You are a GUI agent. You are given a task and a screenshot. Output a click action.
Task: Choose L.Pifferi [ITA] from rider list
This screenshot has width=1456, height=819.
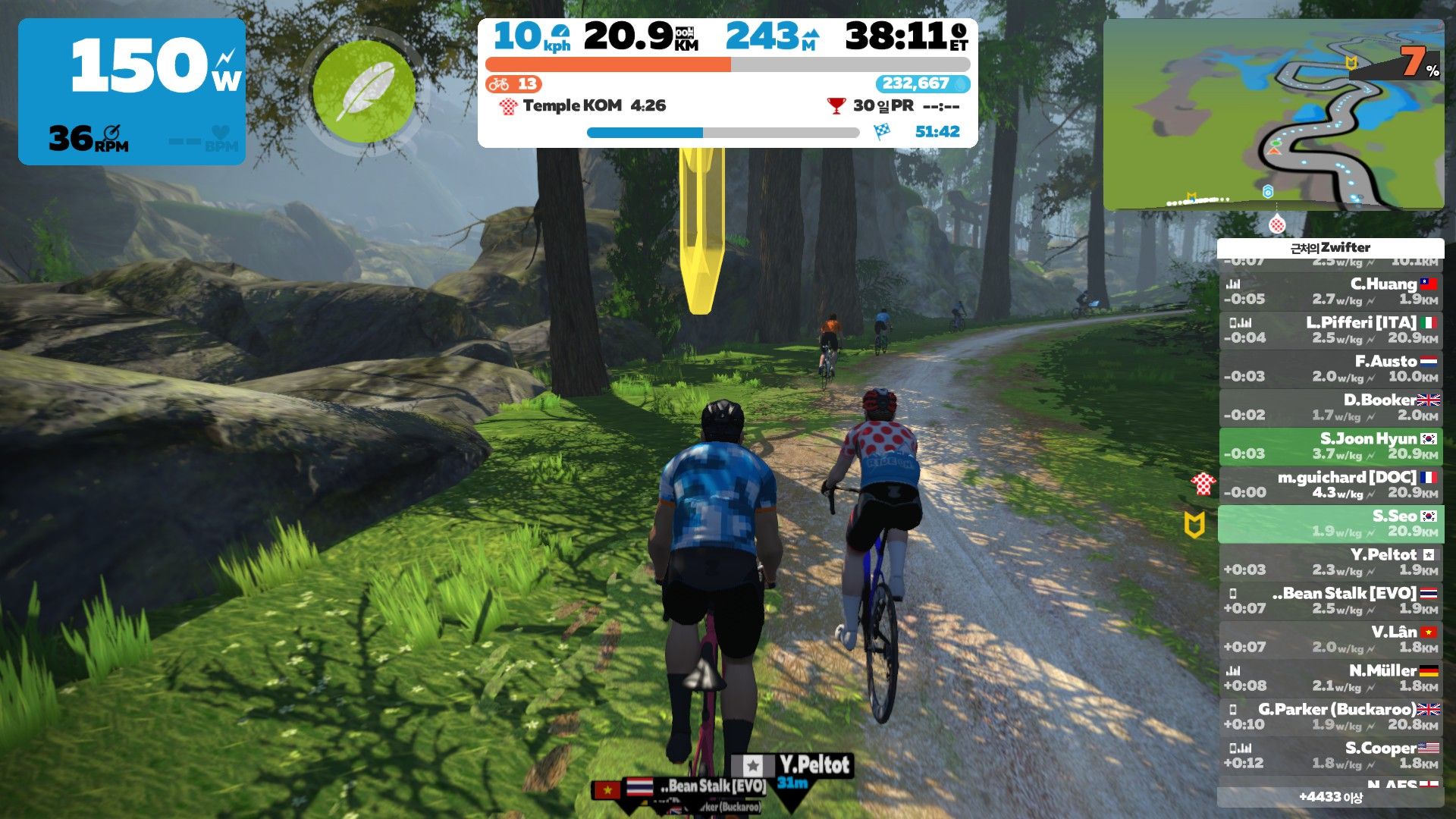[x=1331, y=331]
